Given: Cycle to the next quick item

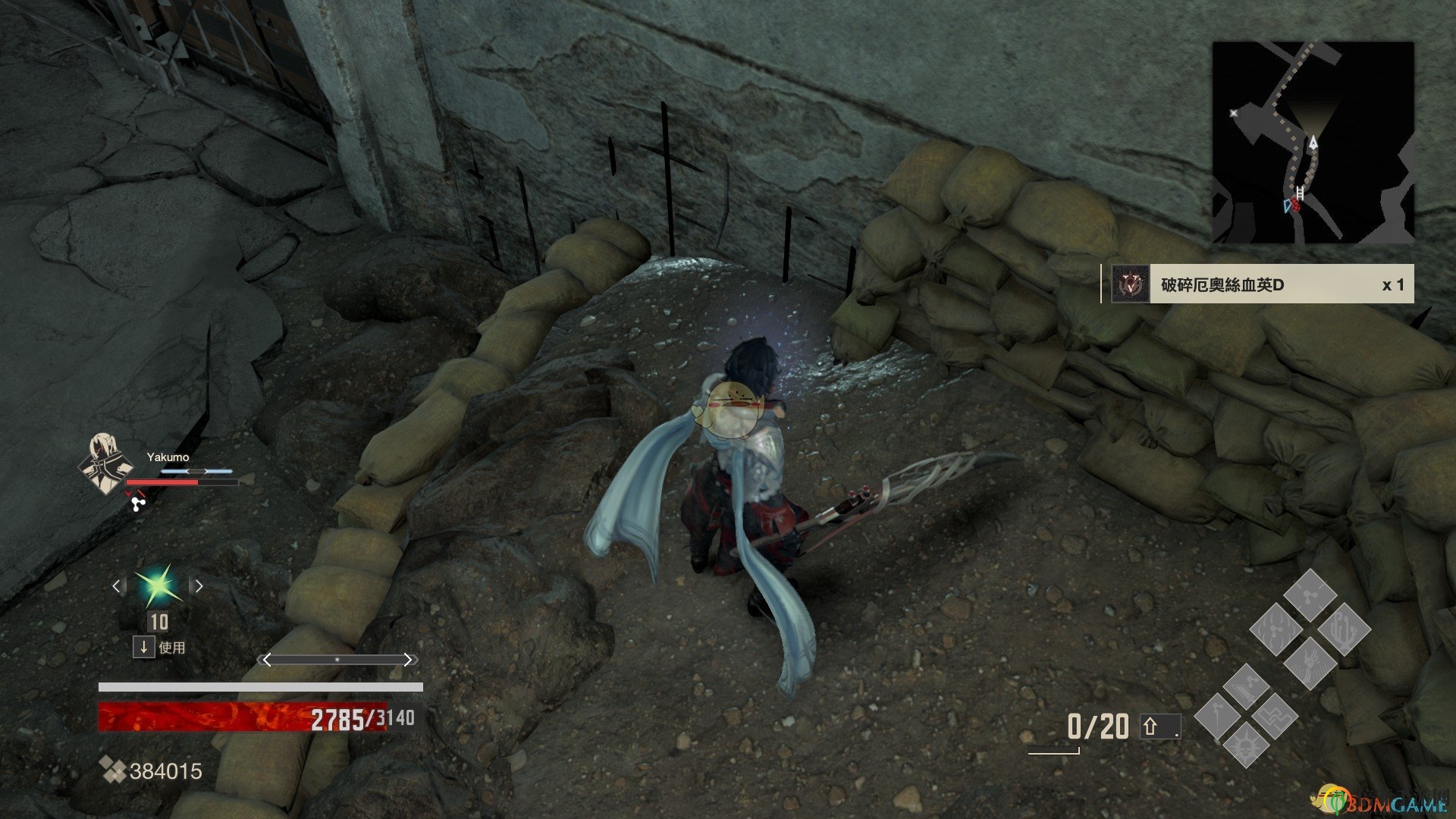Looking at the screenshot, I should pyautogui.click(x=199, y=586).
